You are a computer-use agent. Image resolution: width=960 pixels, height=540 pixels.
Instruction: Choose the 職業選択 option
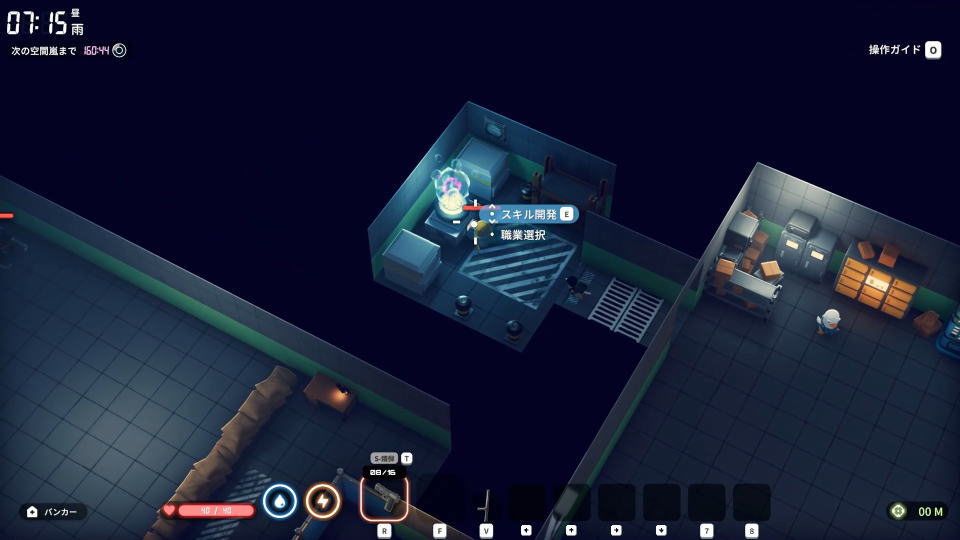pyautogui.click(x=523, y=235)
